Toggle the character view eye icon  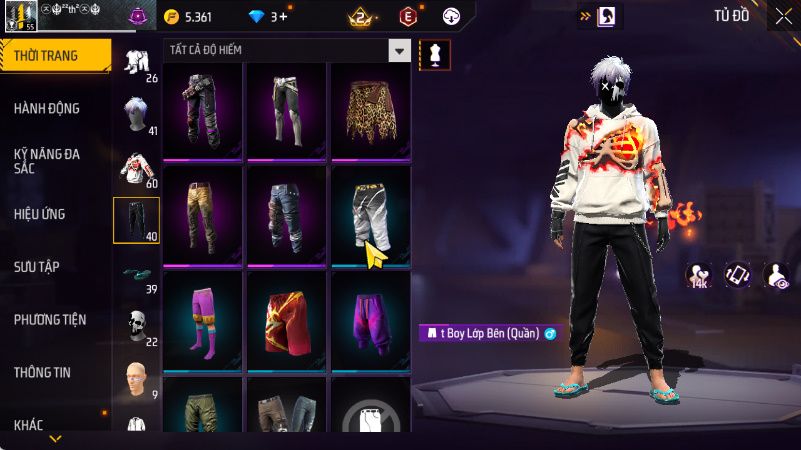tap(776, 275)
